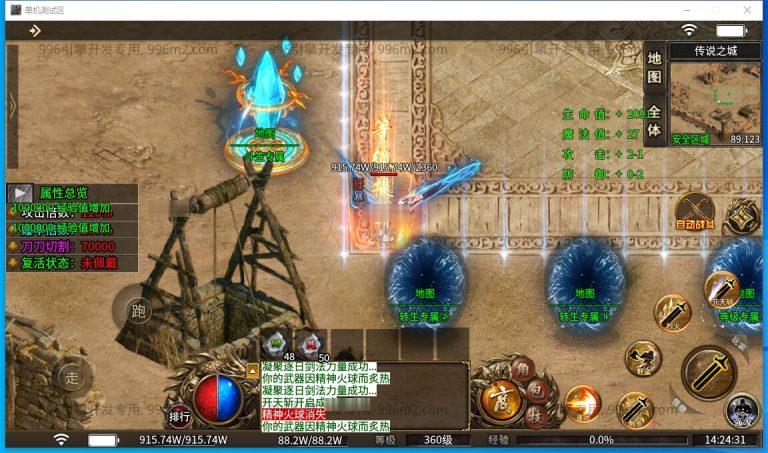This screenshot has width=768, height=453.
Task: Open the 地图 map tab
Action: pyautogui.click(x=653, y=67)
